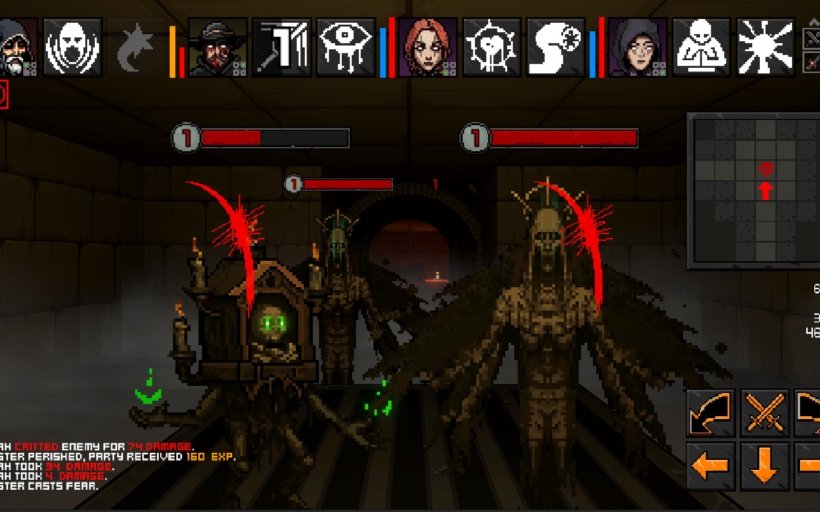
Task: Activate the meditating figure ability
Action: point(702,47)
